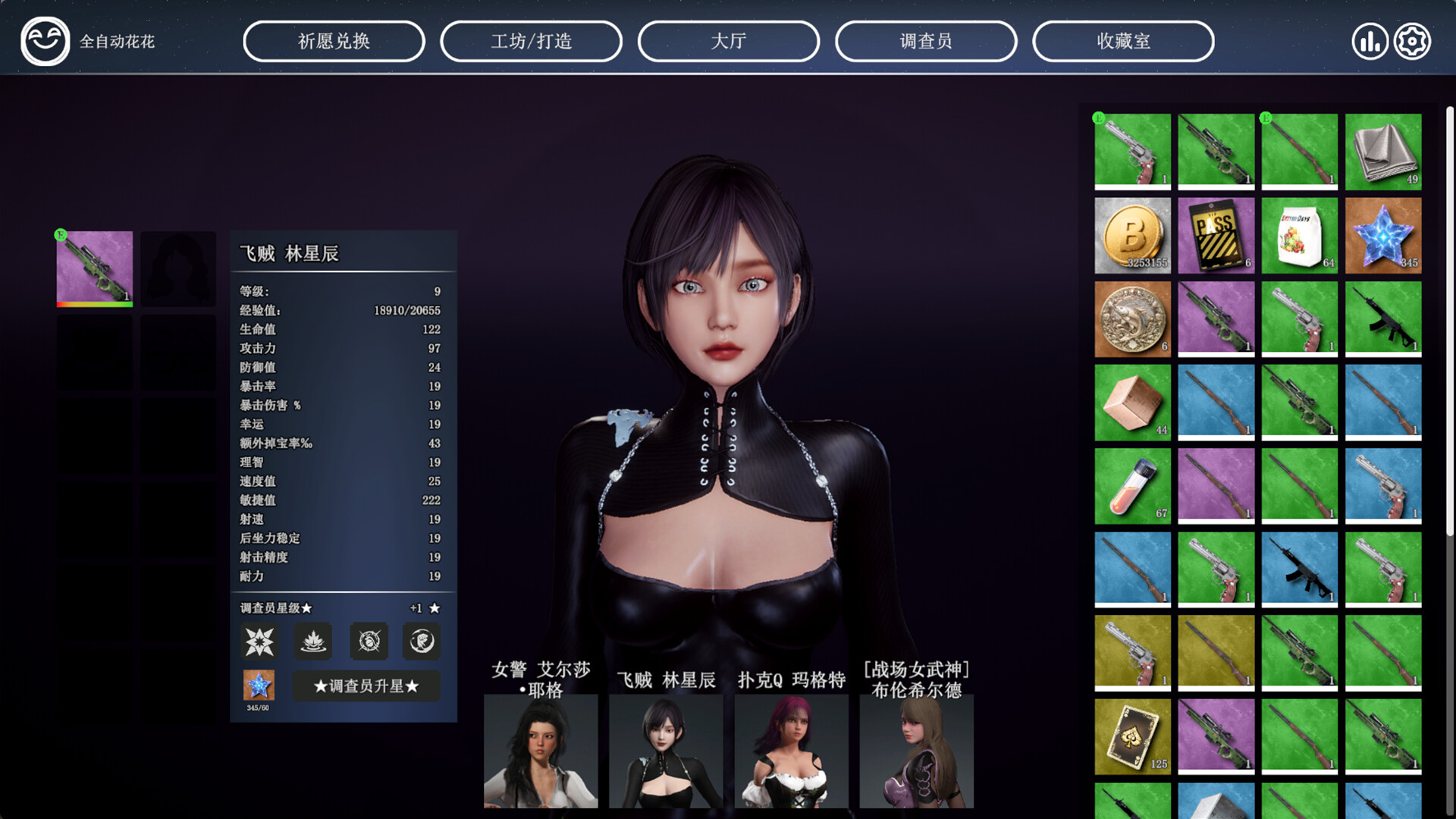This screenshot has height=819, width=1456.
Task: Select the eight-pointed star skill icon
Action: [258, 641]
